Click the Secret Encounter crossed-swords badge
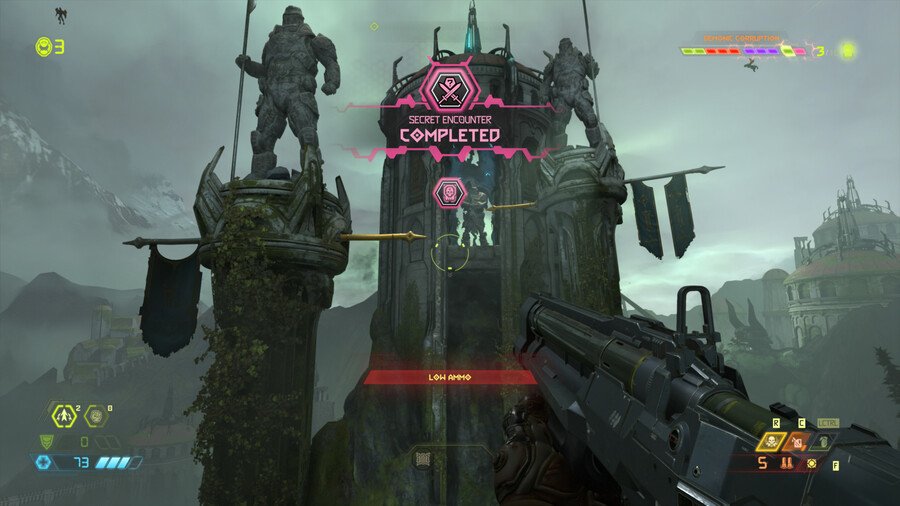This screenshot has width=900, height=506. [448, 87]
